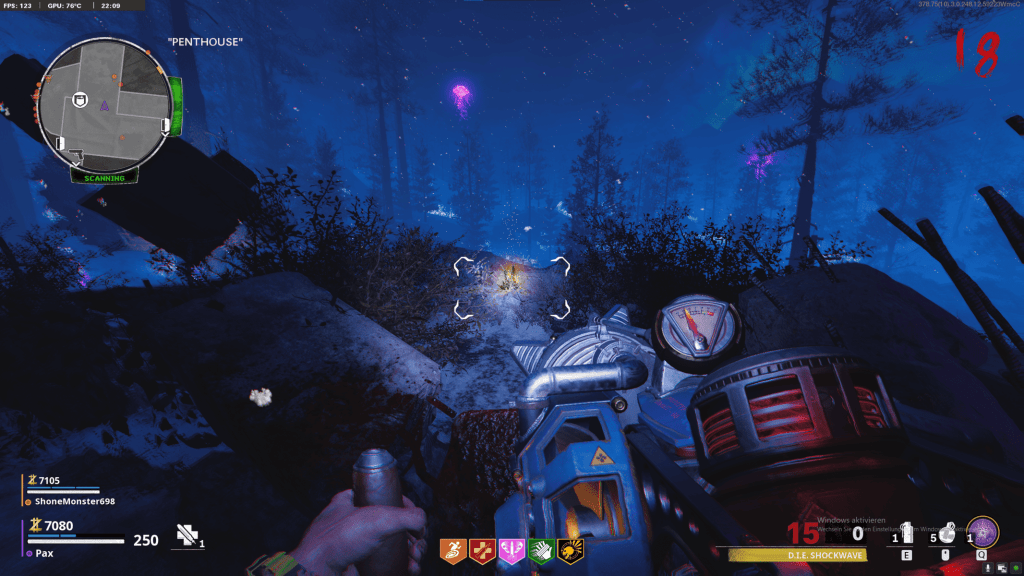The height and width of the screenshot is (576, 1024).
Task: Click the yellow-and-black Deadshot perk icon
Action: tap(571, 550)
